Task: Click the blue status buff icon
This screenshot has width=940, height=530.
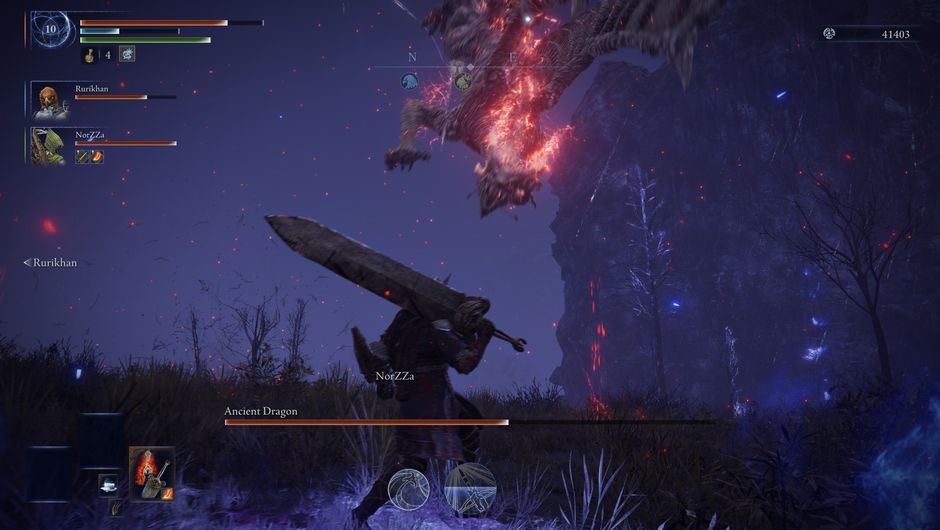Action: pyautogui.click(x=127, y=55)
